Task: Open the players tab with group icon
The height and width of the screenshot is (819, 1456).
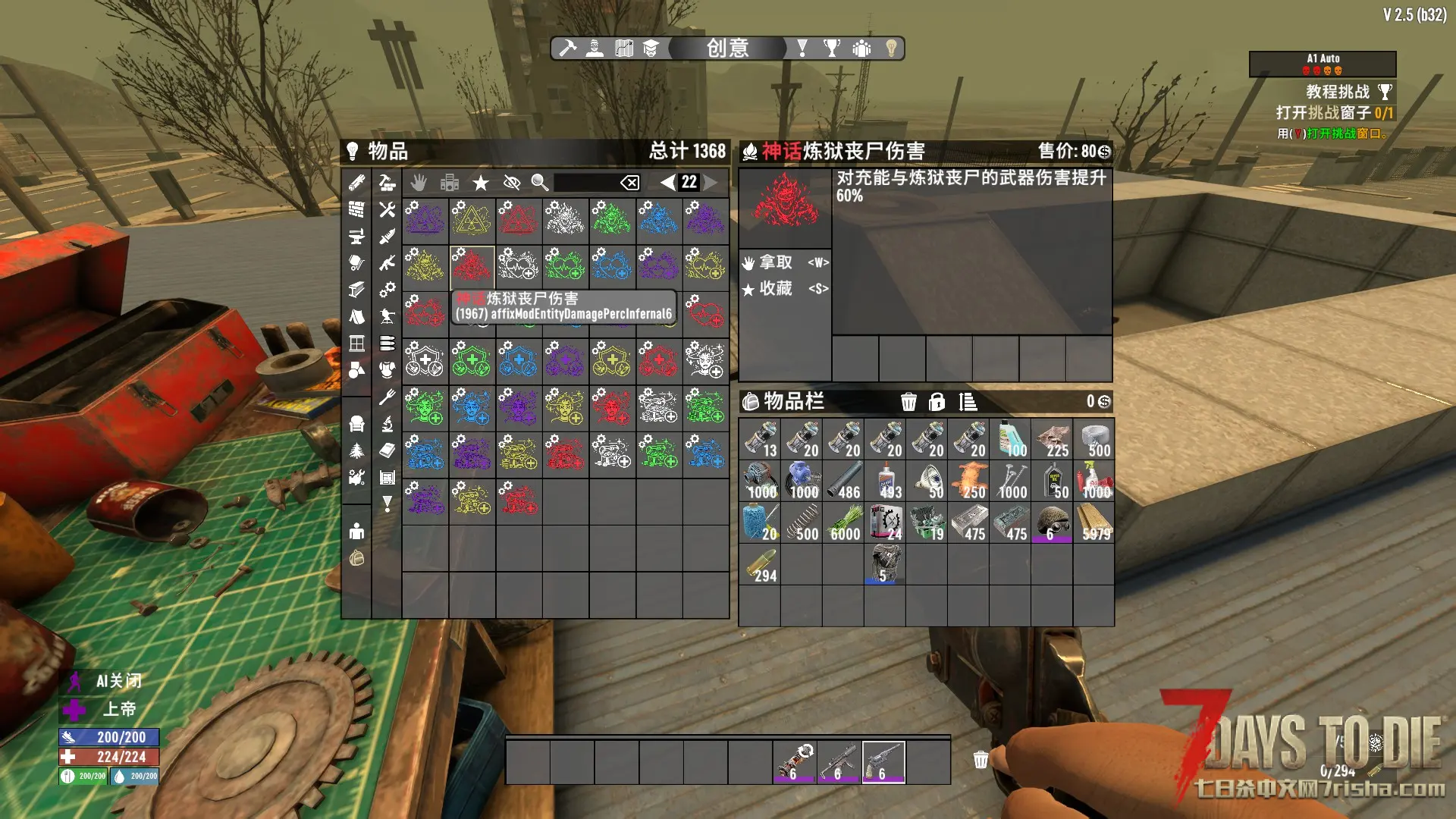Action: click(x=861, y=49)
